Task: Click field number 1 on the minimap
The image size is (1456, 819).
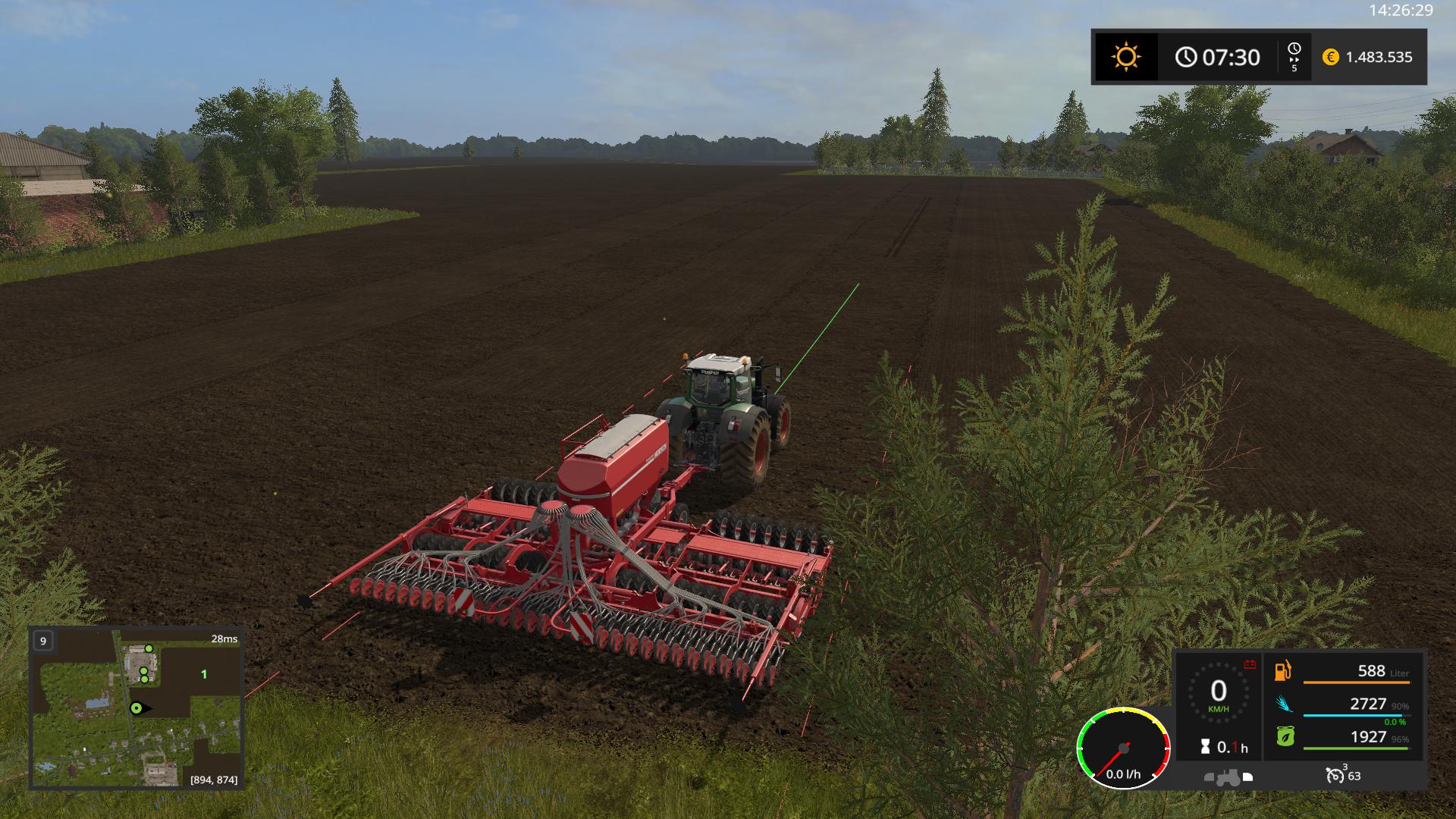Action: 203,674
